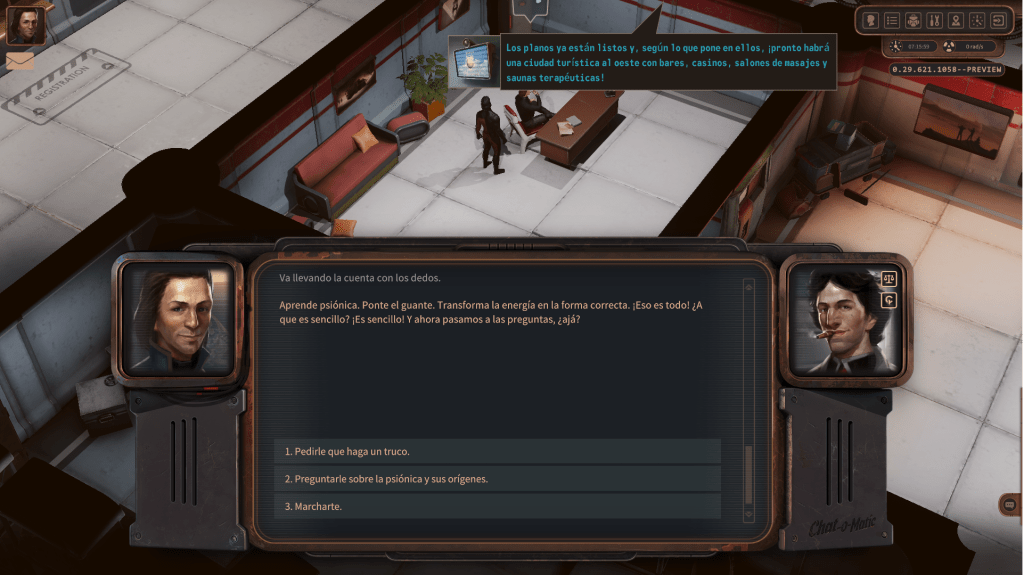Click the clock icon in top toolbar
The image size is (1024, 575).
[976, 20]
